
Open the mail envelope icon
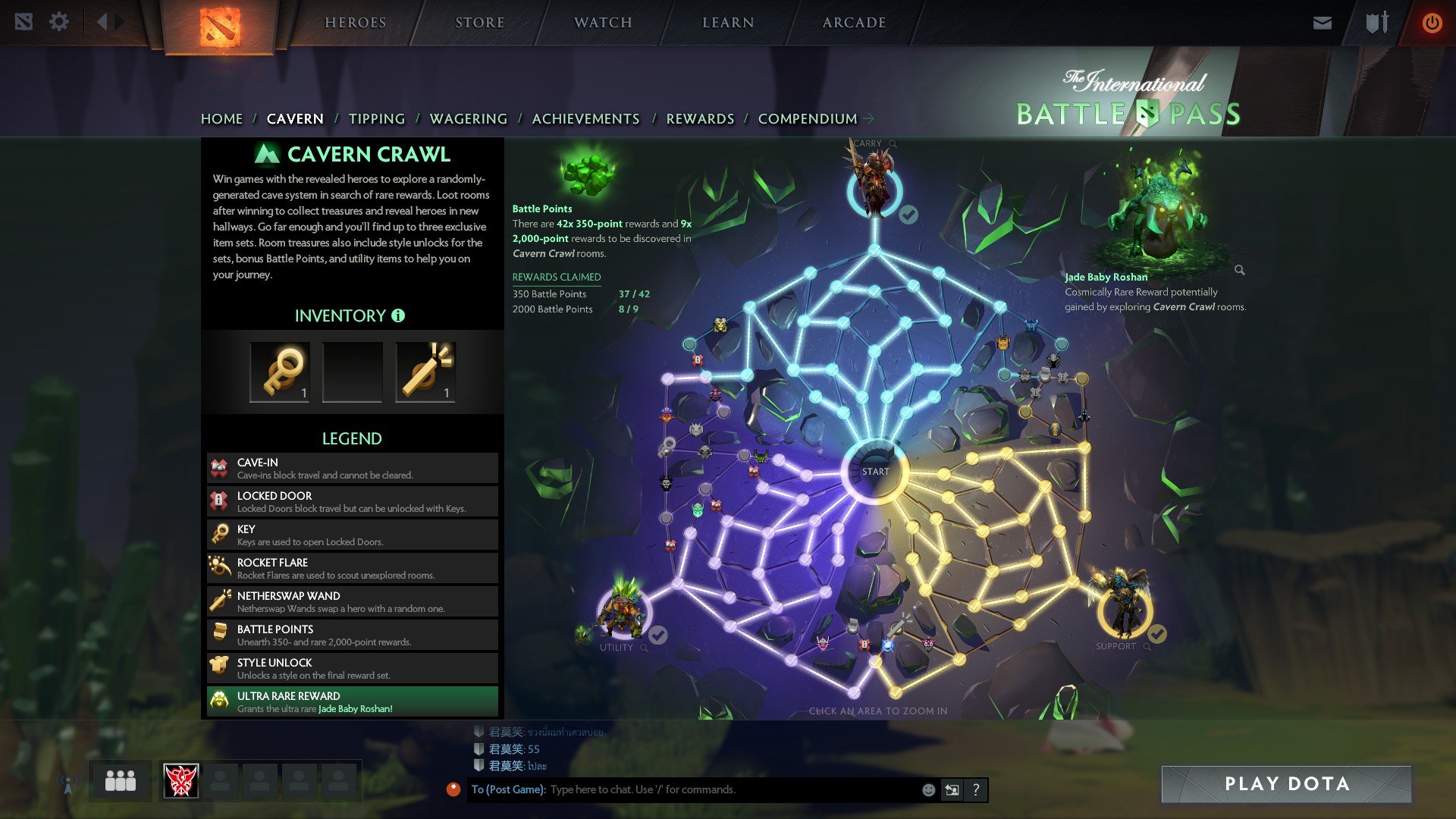(1322, 23)
